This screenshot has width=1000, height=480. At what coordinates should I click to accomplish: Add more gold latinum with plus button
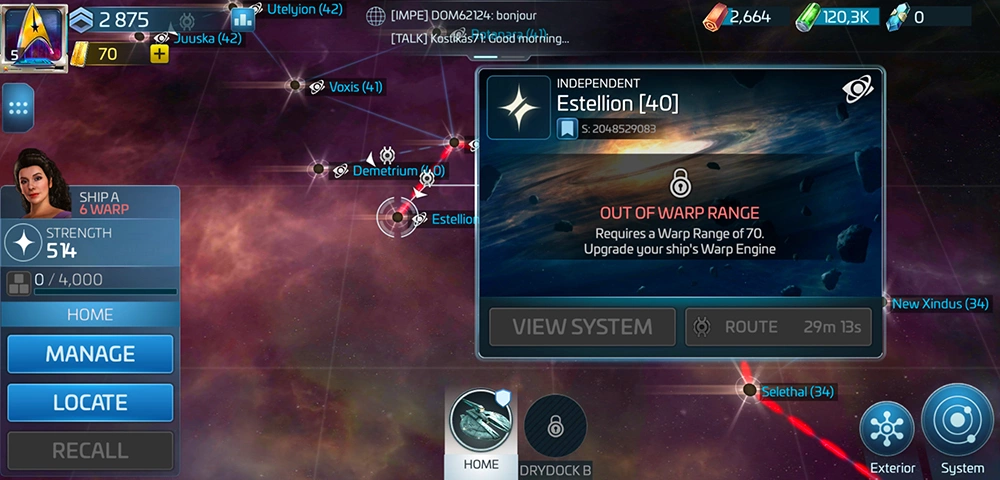pyautogui.click(x=158, y=53)
